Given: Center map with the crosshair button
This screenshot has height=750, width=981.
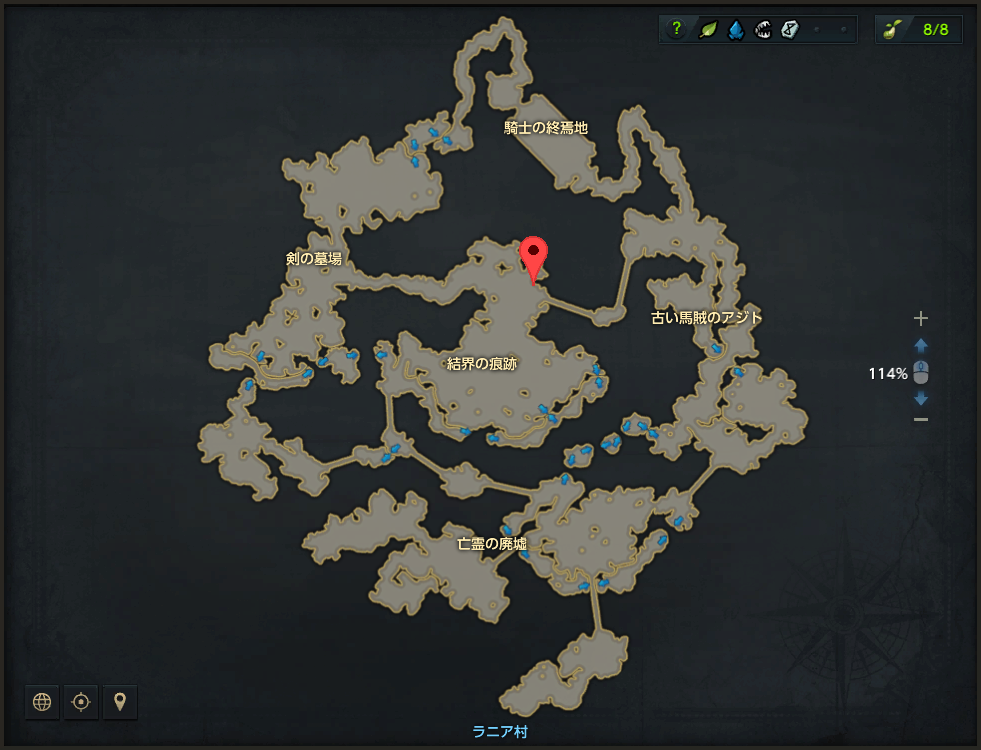Looking at the screenshot, I should coord(81,702).
